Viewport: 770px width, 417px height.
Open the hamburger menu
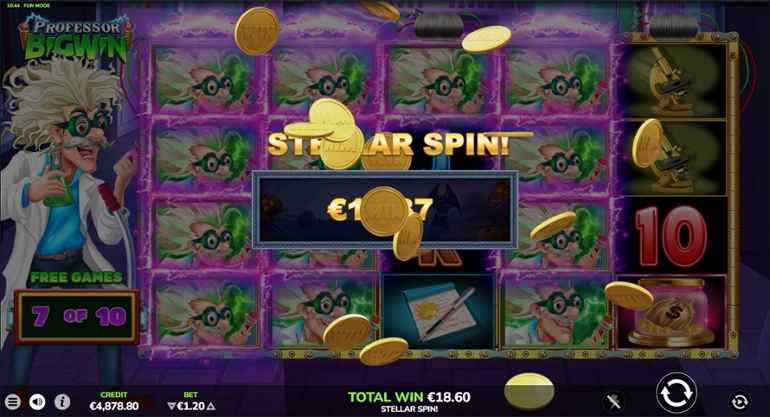click(x=13, y=401)
